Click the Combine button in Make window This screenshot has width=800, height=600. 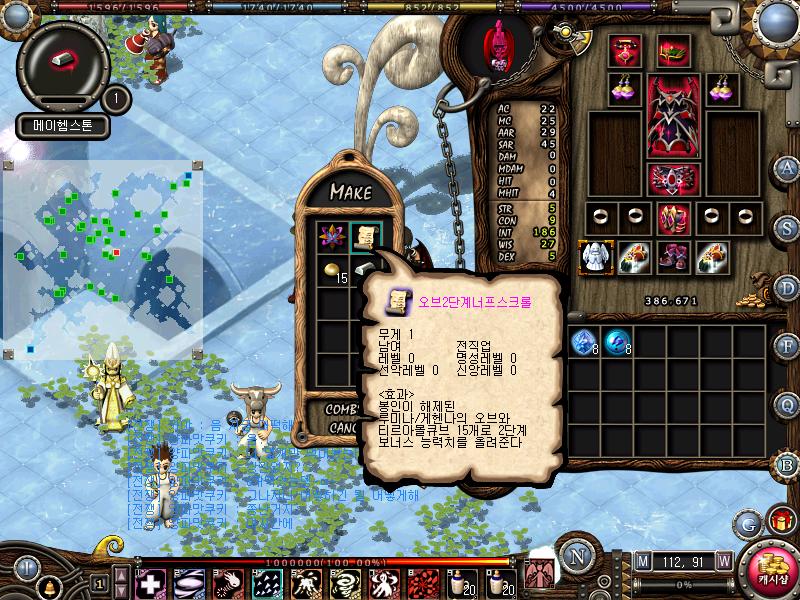(342, 410)
